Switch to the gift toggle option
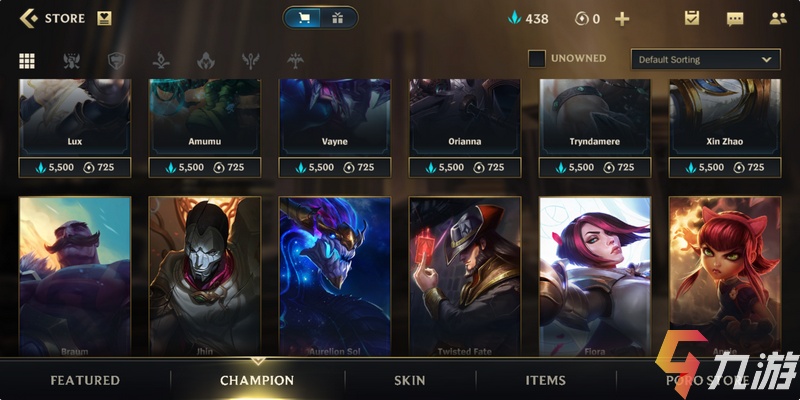The height and width of the screenshot is (400, 800). coord(337,18)
